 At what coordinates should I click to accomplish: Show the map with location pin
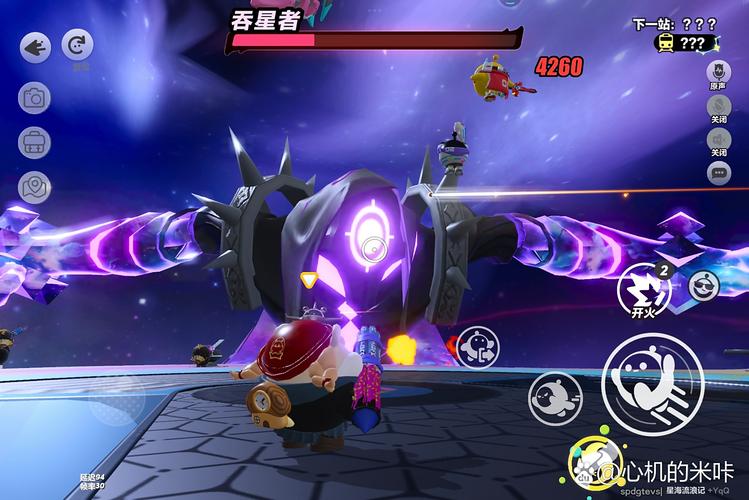pos(35,187)
